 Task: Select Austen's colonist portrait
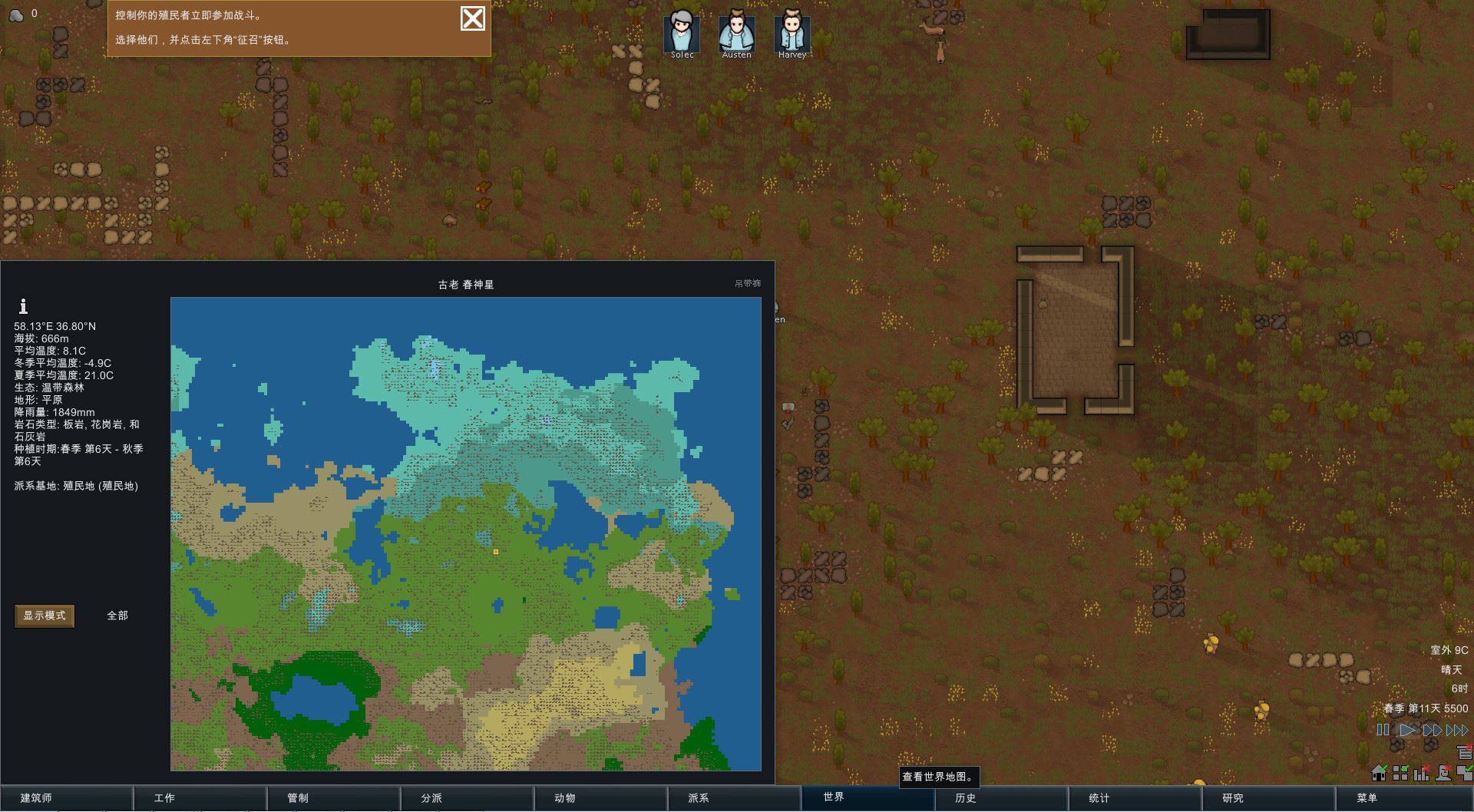[x=736, y=32]
